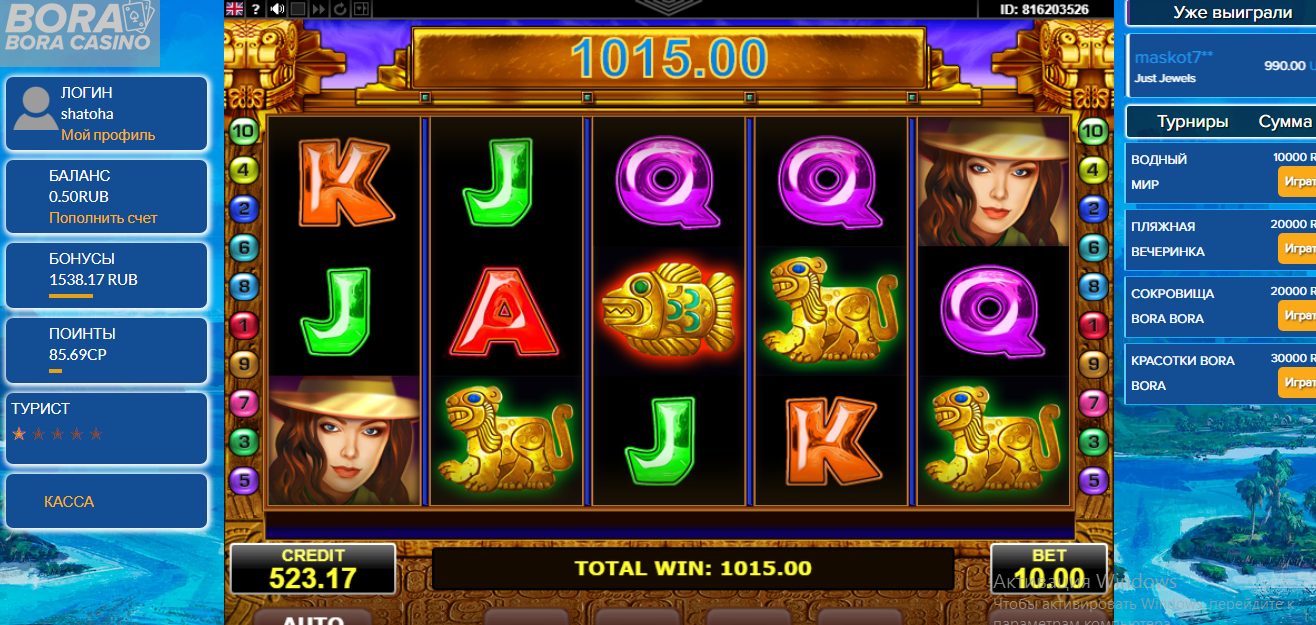The image size is (1316, 625).
Task: Open the "Мой профиль" profile link
Action: click(108, 135)
